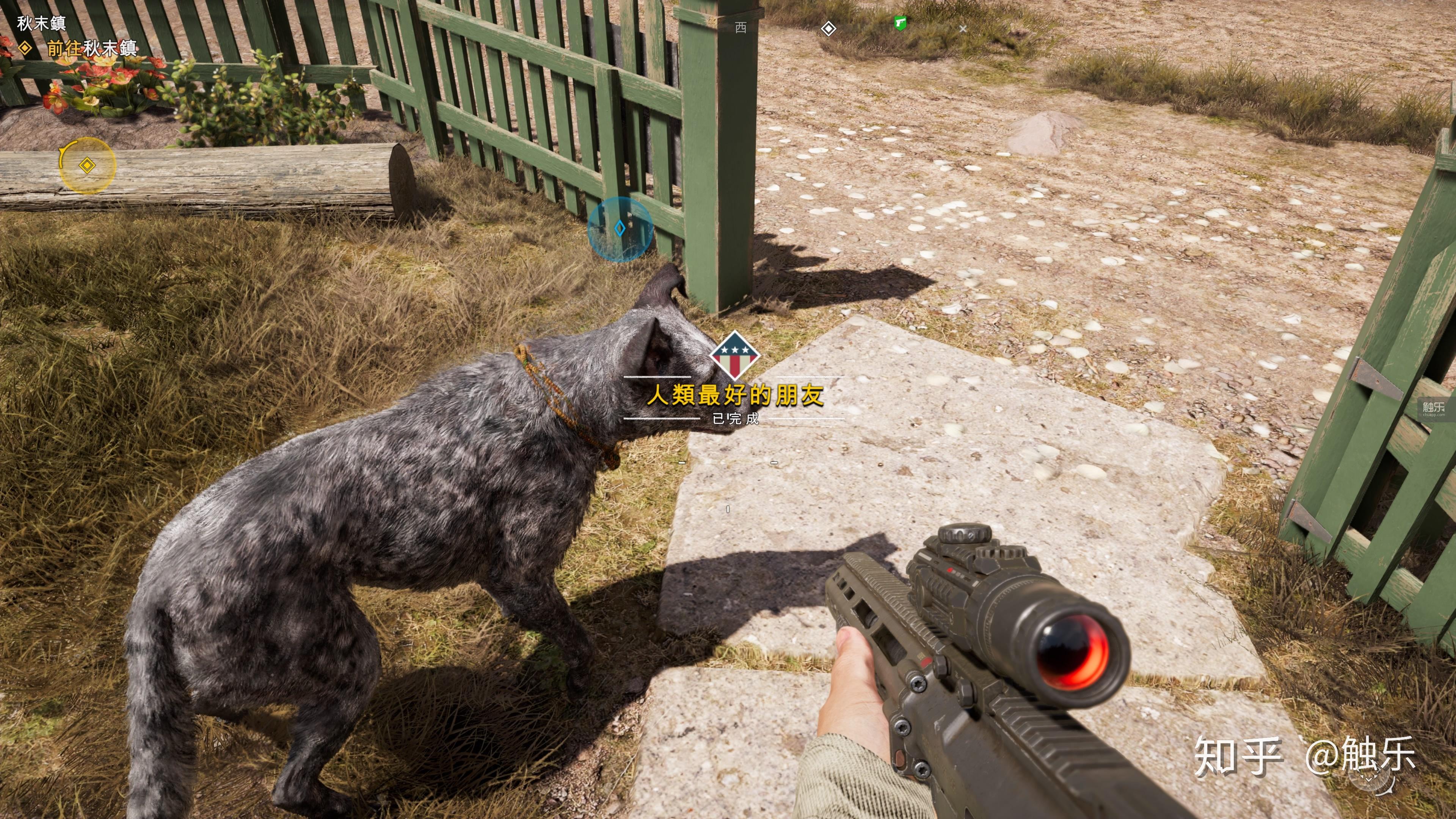Click the blue diamond world marker
Image resolution: width=1456 pixels, height=819 pixels.
pyautogui.click(x=620, y=228)
